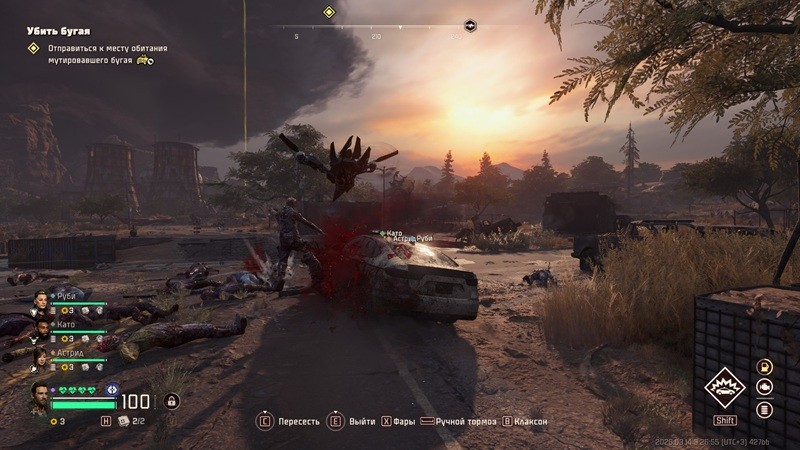Click the engine status icon
This screenshot has width=800, height=450.
765,388
